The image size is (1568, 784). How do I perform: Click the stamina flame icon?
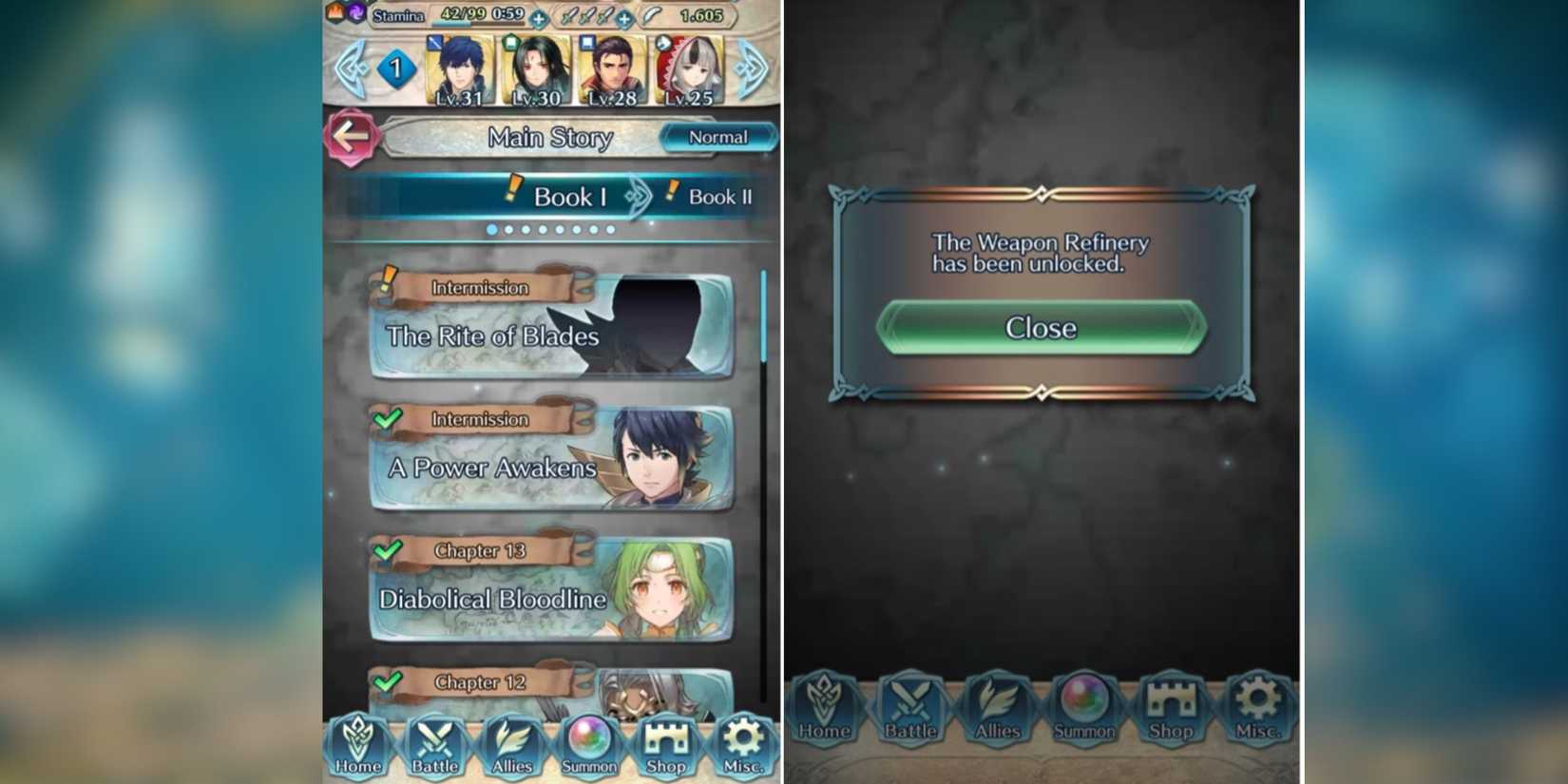[335, 14]
